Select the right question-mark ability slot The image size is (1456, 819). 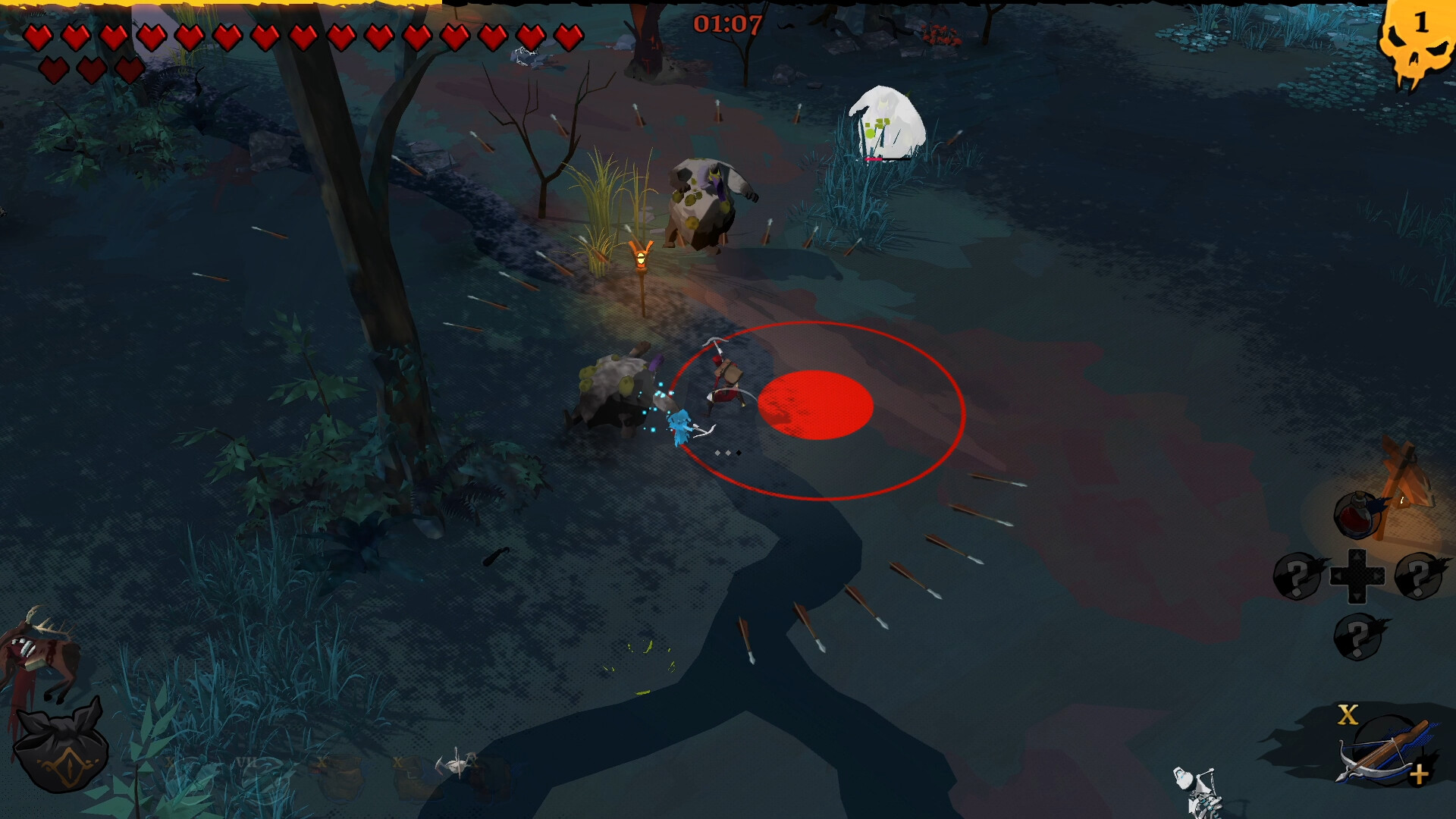(1419, 576)
